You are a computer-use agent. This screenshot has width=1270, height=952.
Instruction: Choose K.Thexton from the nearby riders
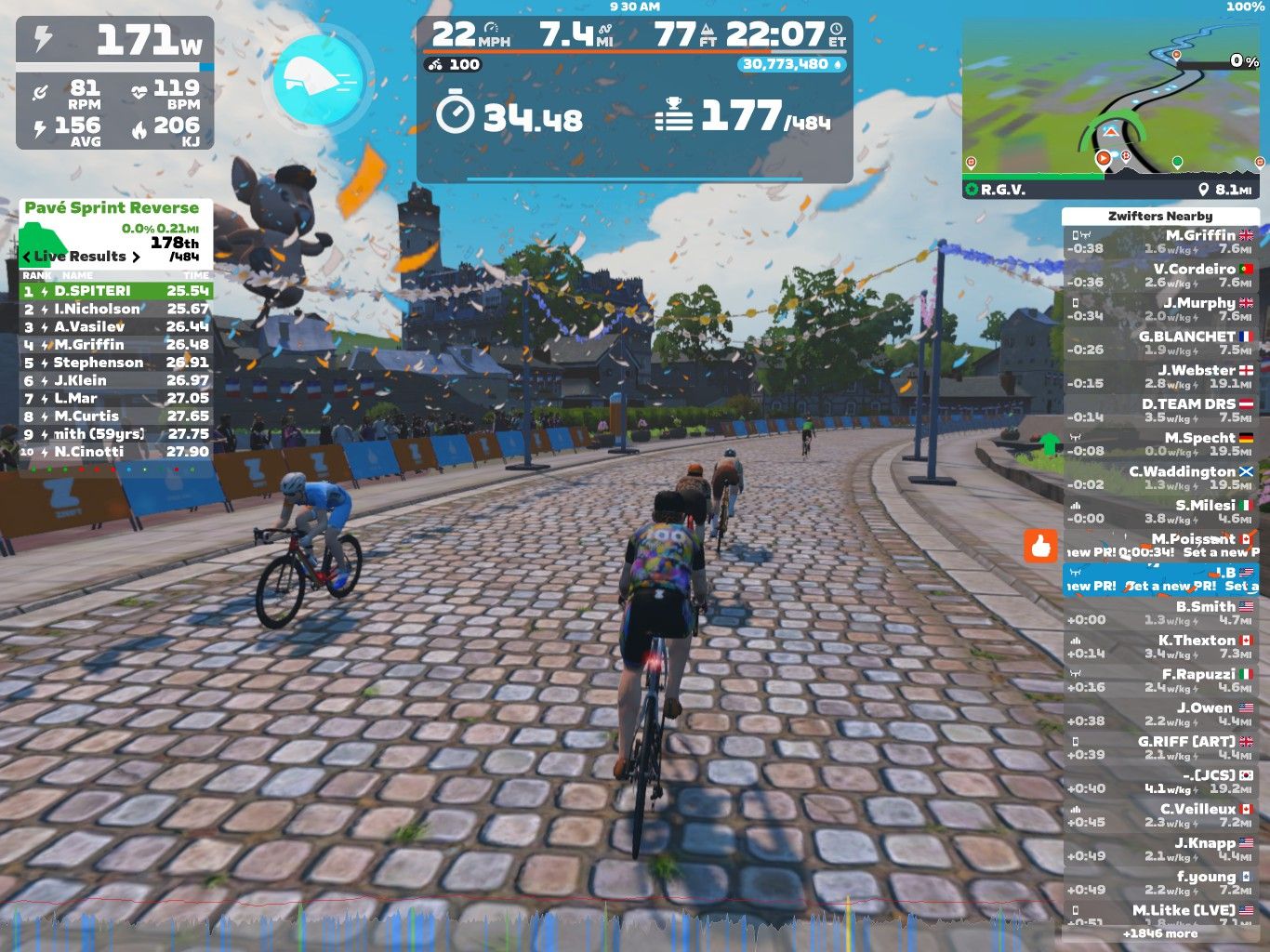click(1160, 646)
